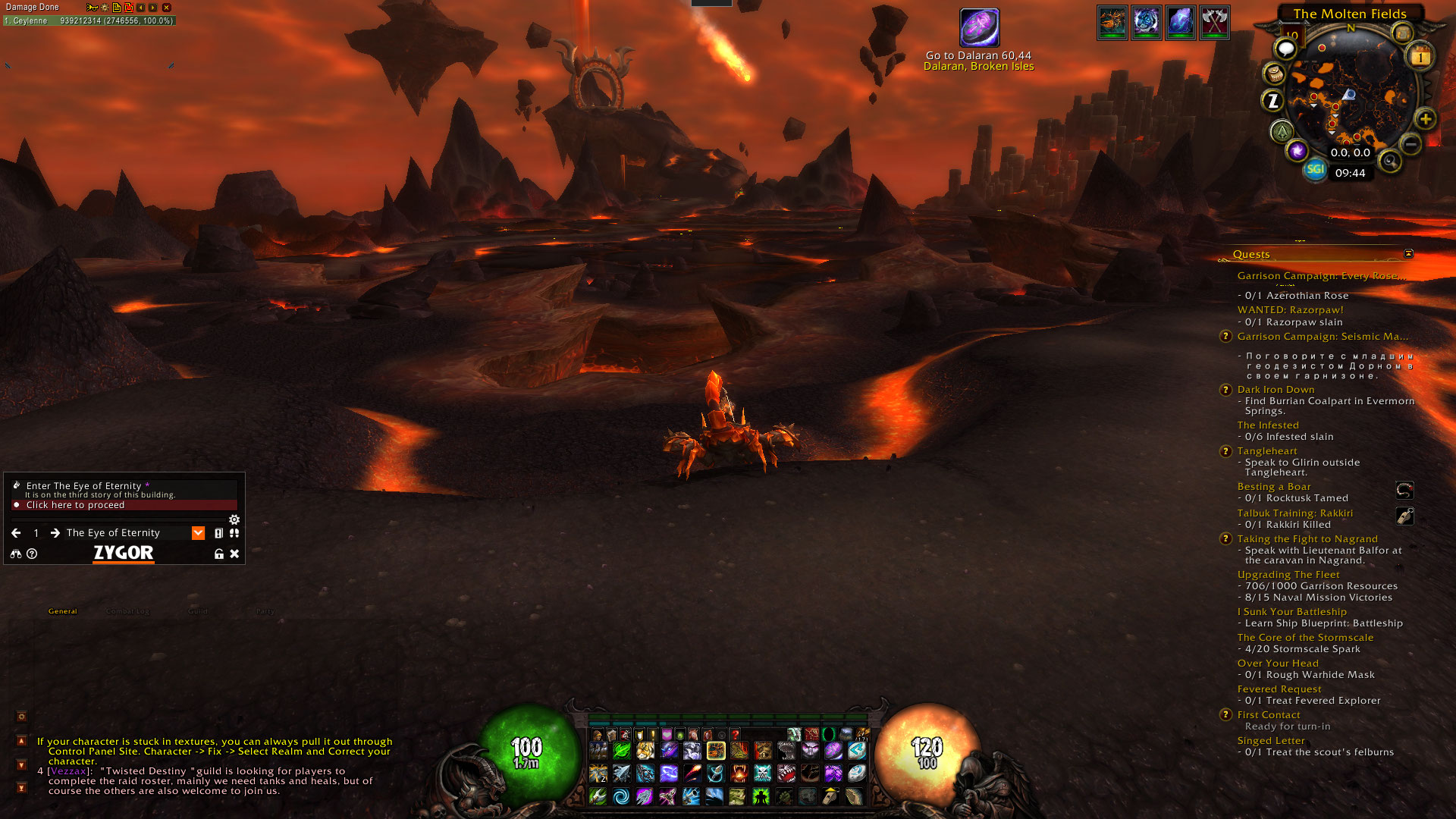Open the calendar button beside the minimap
Viewport: 1456px width, 819px height.
tap(1420, 57)
